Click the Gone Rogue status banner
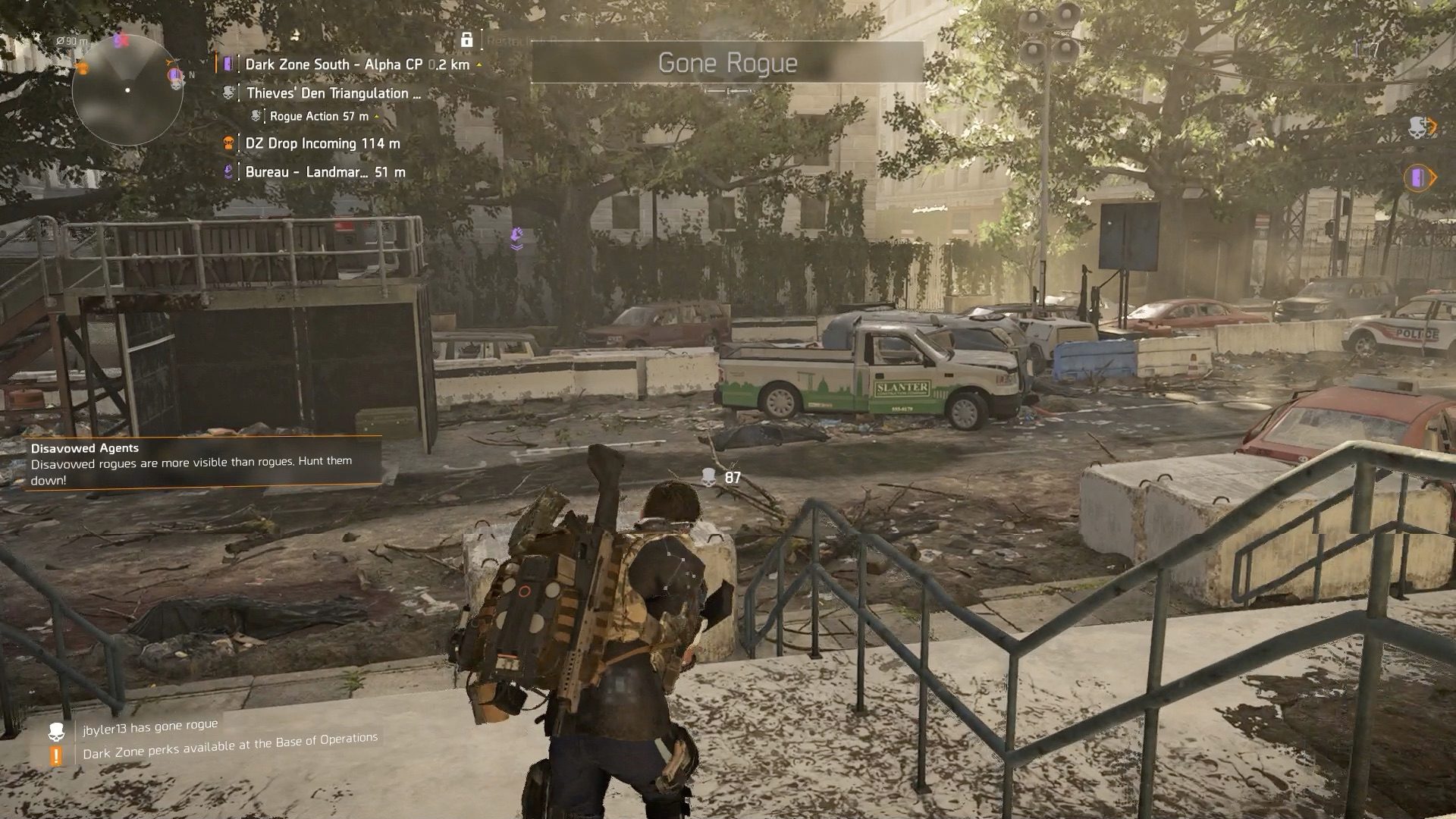The height and width of the screenshot is (819, 1456). click(726, 63)
